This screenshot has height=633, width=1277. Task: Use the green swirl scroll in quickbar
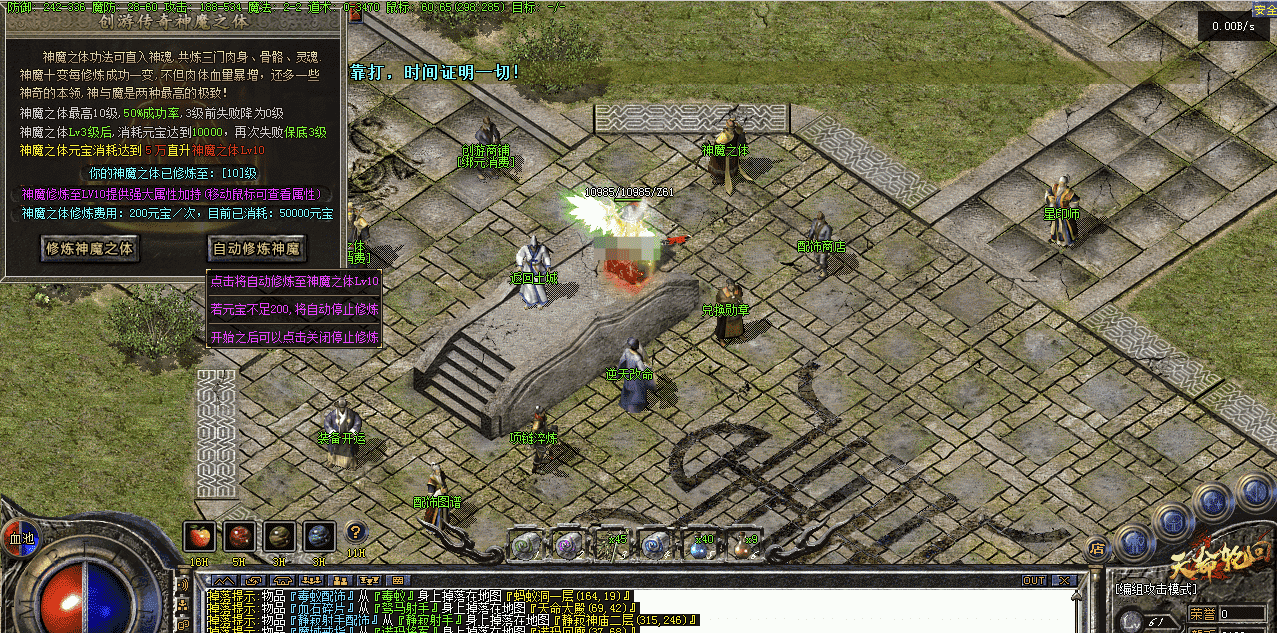pyautogui.click(x=527, y=545)
